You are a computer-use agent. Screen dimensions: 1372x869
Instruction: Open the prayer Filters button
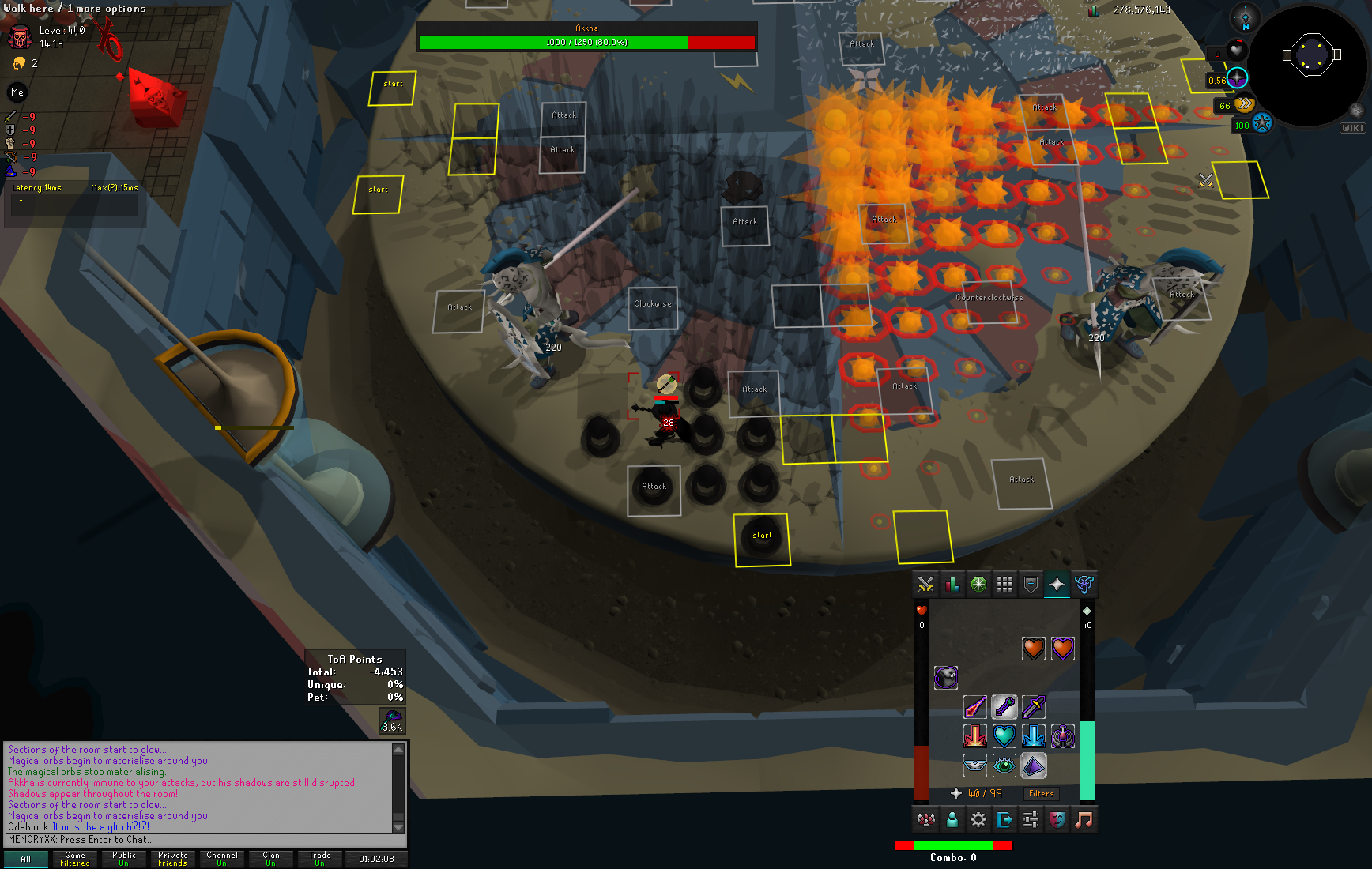pyautogui.click(x=1041, y=793)
